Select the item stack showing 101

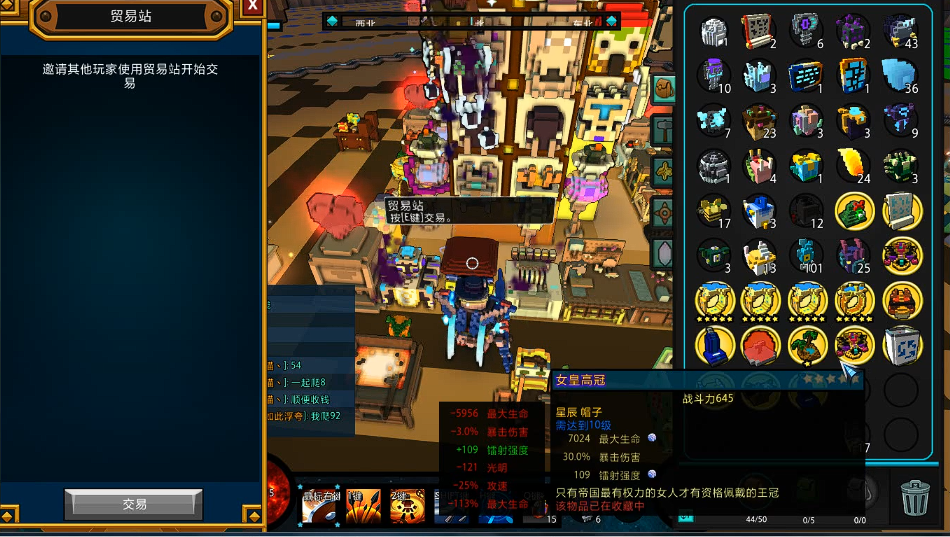point(807,255)
